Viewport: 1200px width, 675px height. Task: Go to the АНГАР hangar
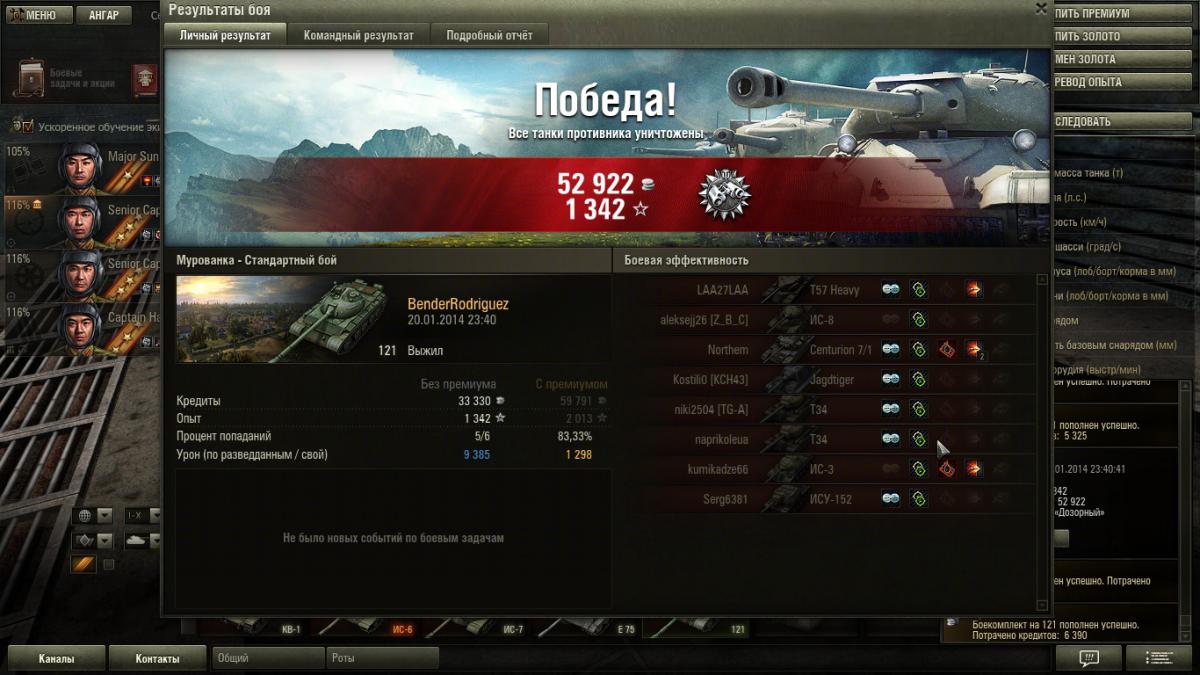tap(103, 15)
